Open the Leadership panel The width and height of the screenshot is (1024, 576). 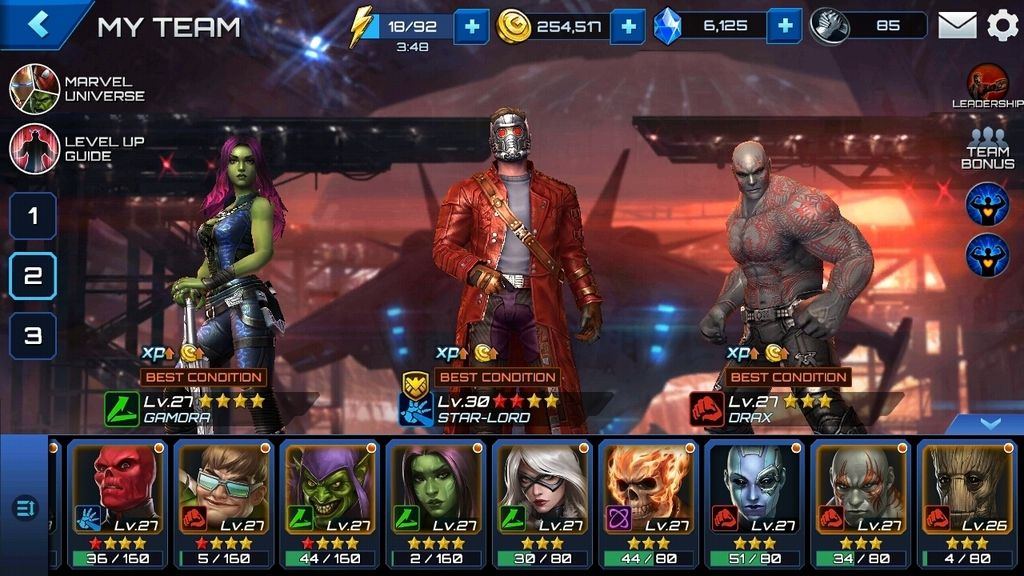(987, 86)
